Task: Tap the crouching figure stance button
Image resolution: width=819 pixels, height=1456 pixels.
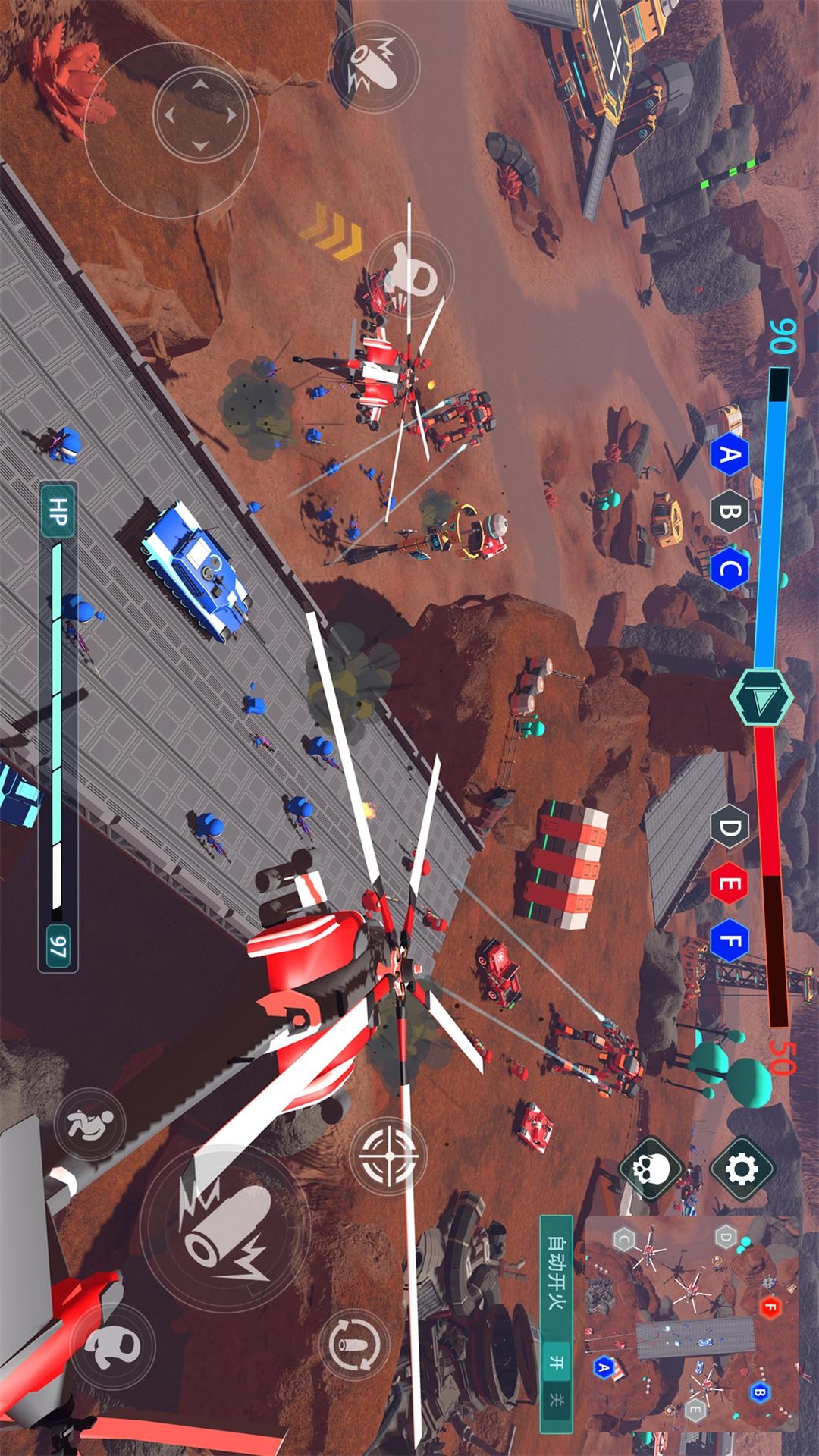Action: point(90,1125)
